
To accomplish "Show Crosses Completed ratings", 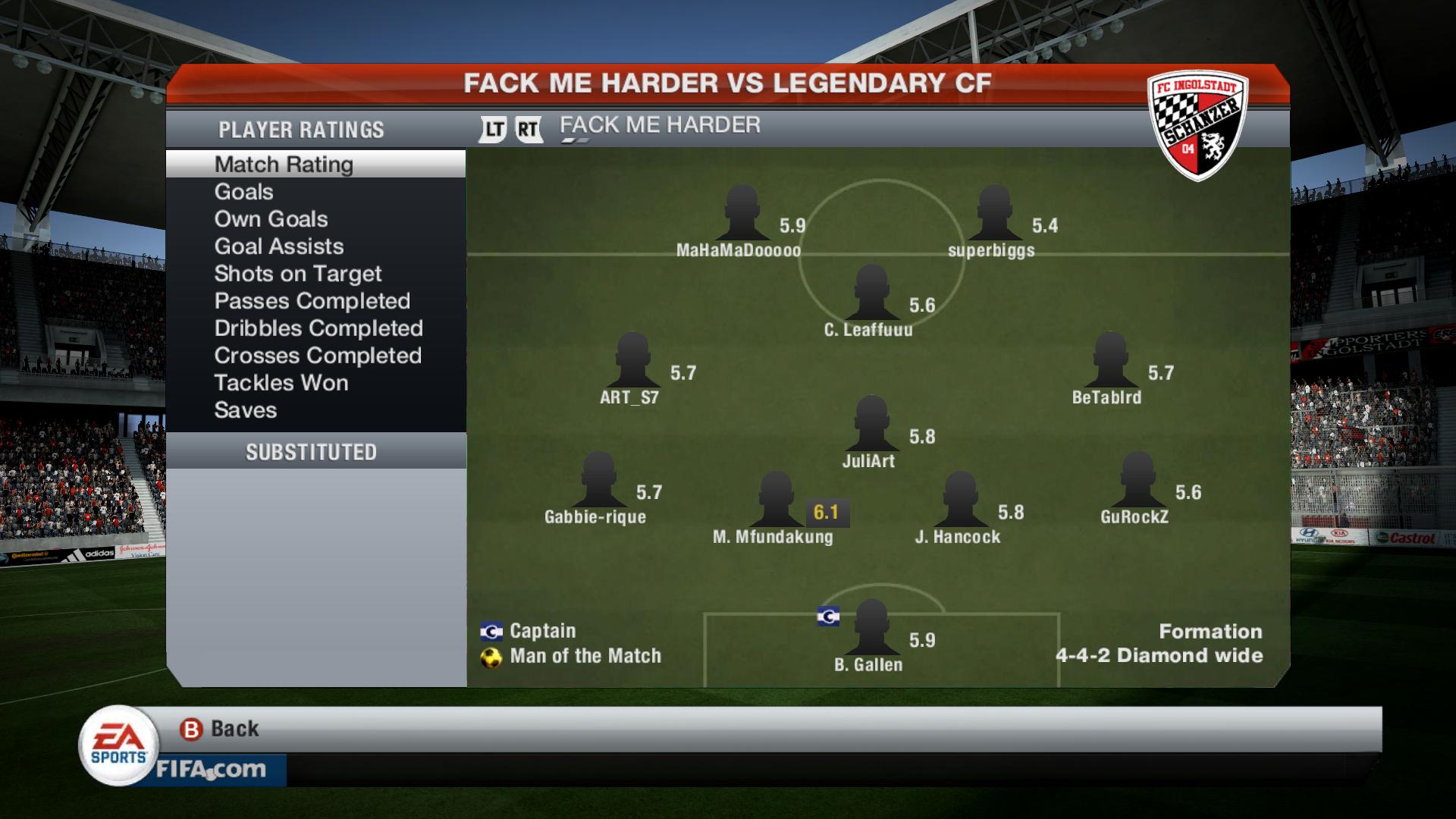I will 317,356.
